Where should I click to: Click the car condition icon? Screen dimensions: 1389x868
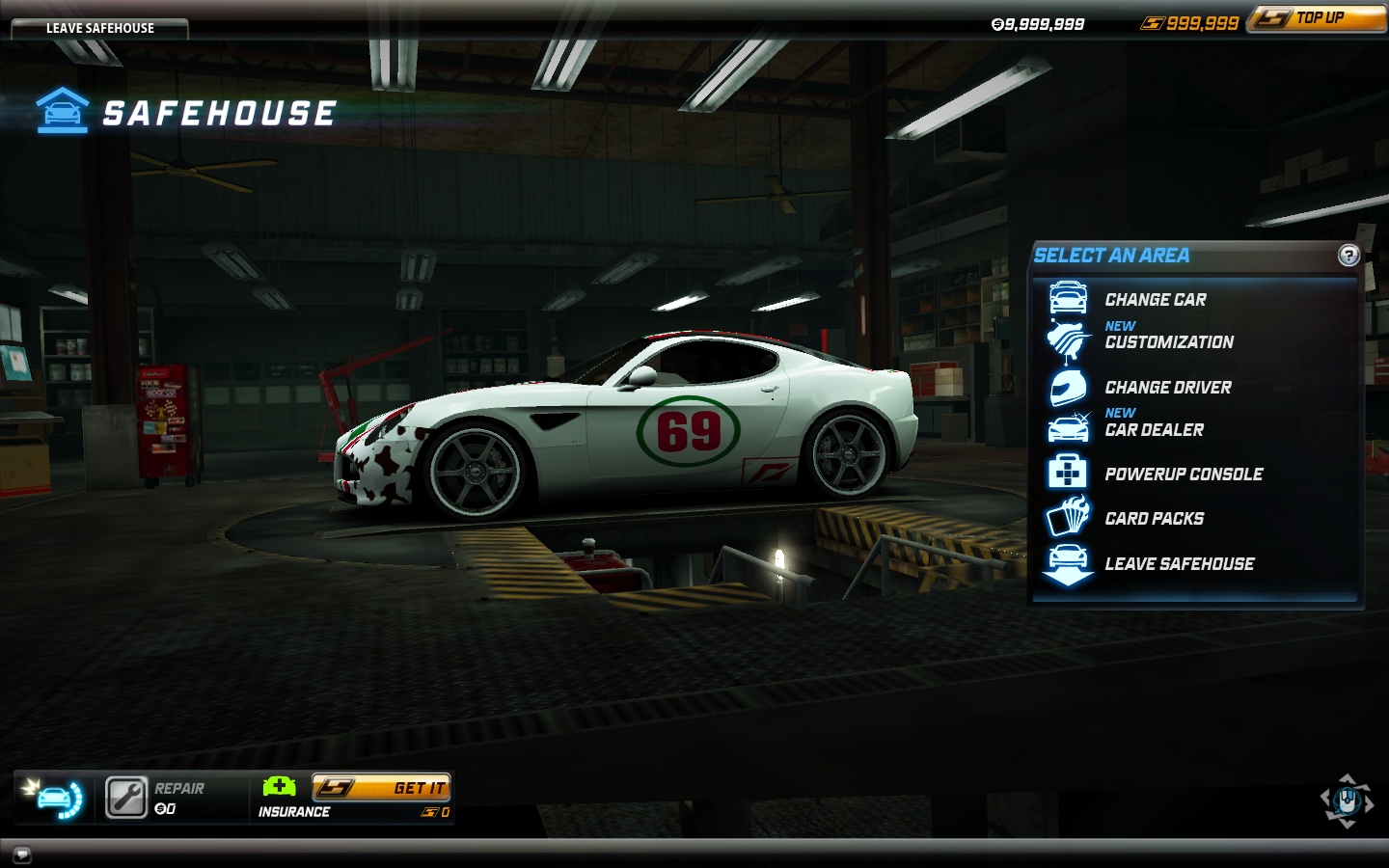pos(55,798)
